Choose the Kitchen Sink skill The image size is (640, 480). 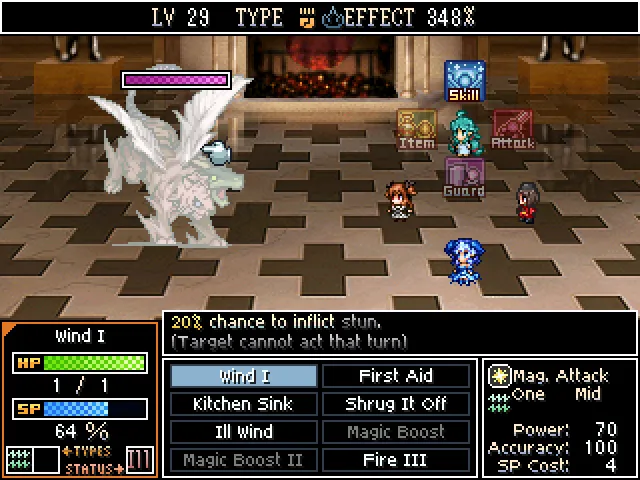click(x=244, y=404)
